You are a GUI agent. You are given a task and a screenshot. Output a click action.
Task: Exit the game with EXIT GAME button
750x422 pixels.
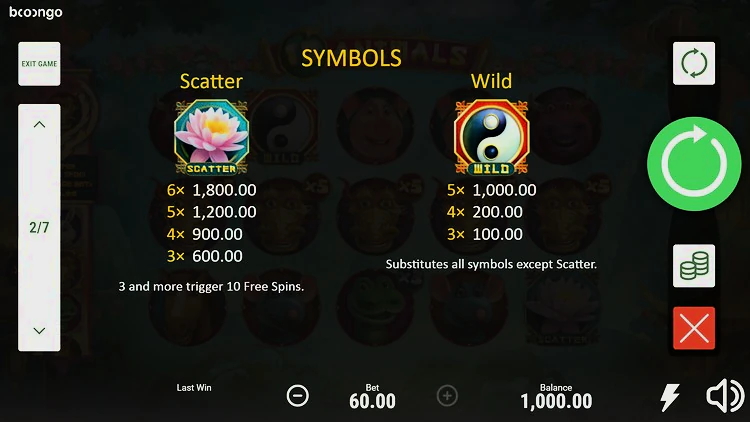(x=39, y=64)
